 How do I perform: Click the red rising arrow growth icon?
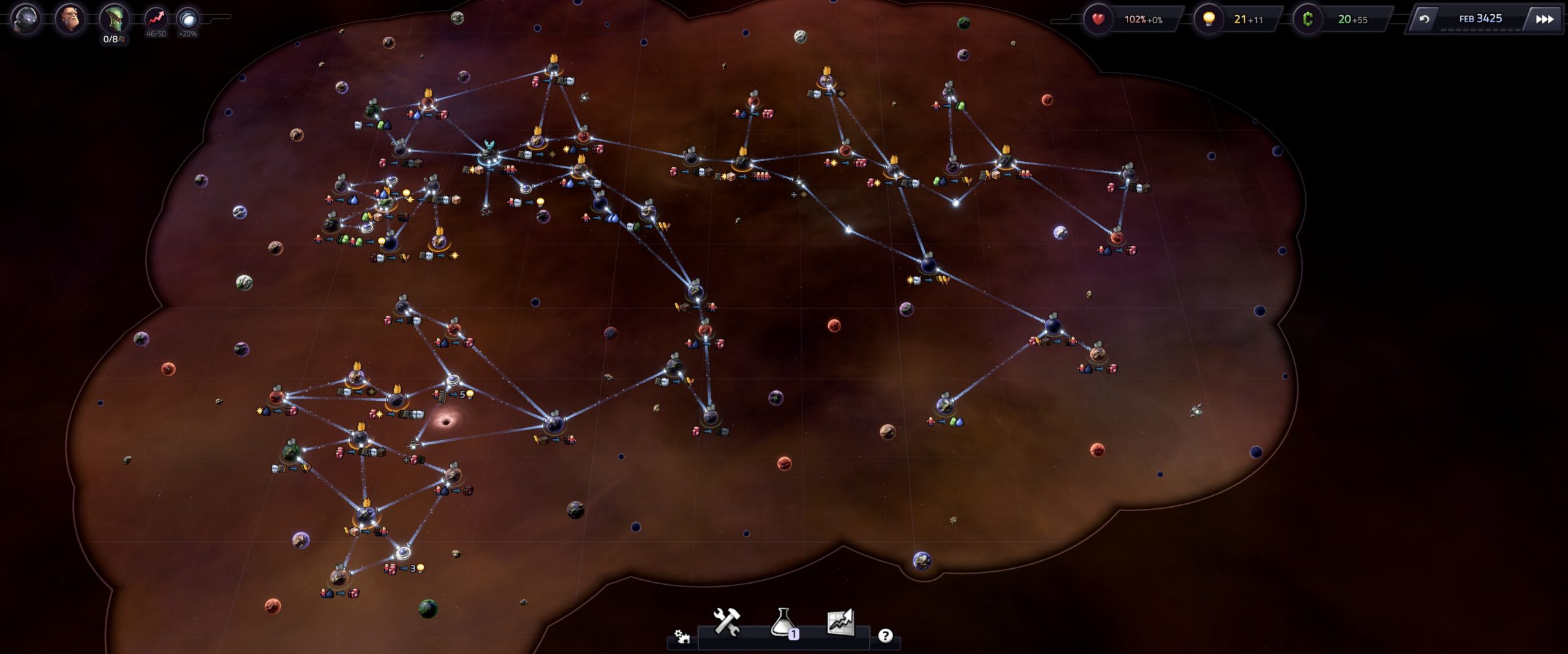pos(156,18)
